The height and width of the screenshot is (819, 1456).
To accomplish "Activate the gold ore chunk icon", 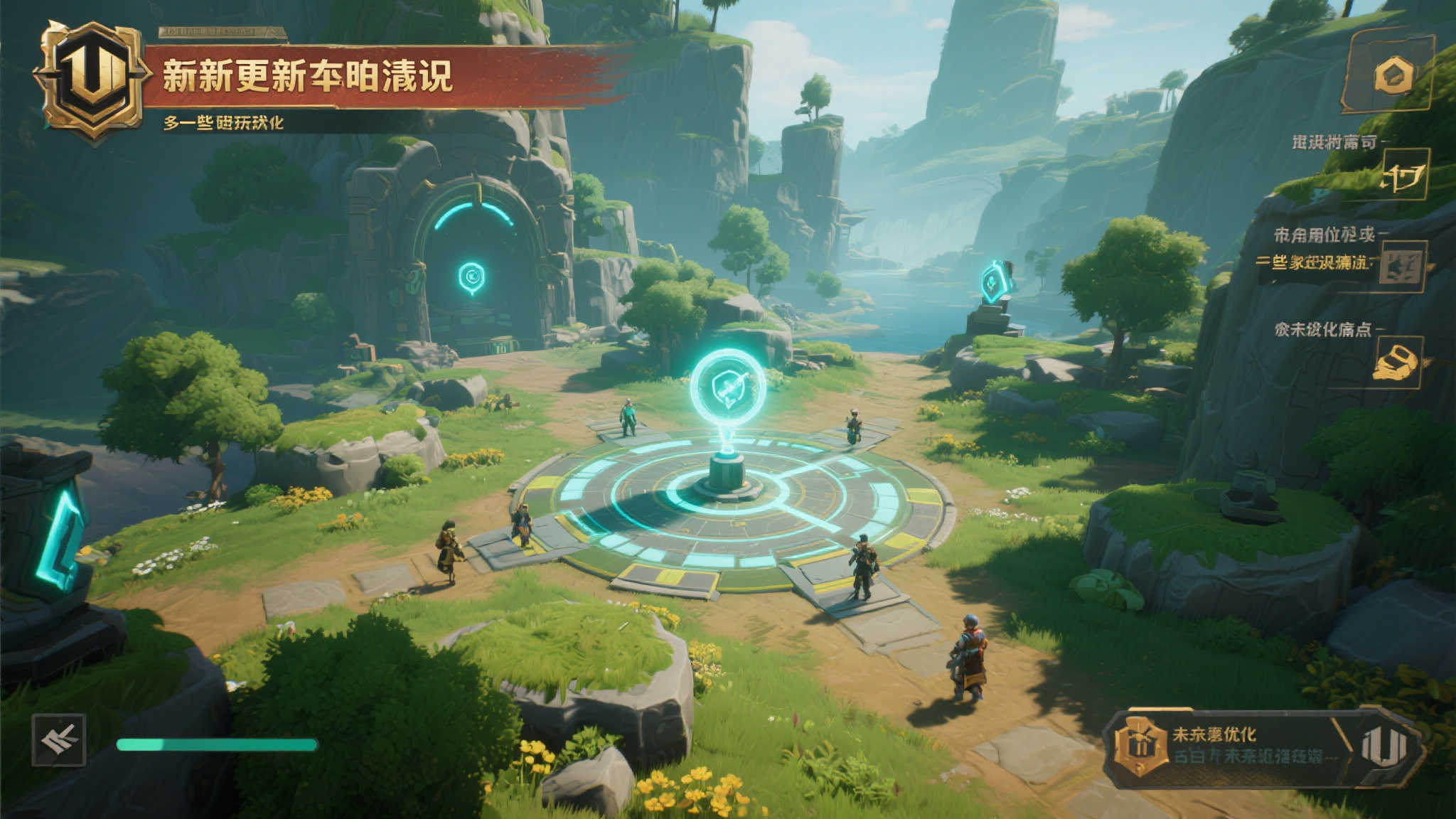I will pyautogui.click(x=1396, y=363).
